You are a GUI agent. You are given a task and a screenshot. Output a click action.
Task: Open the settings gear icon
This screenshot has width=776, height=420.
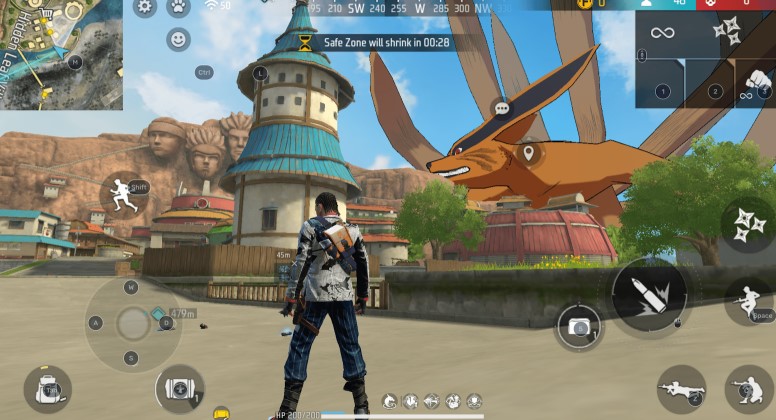click(x=145, y=7)
